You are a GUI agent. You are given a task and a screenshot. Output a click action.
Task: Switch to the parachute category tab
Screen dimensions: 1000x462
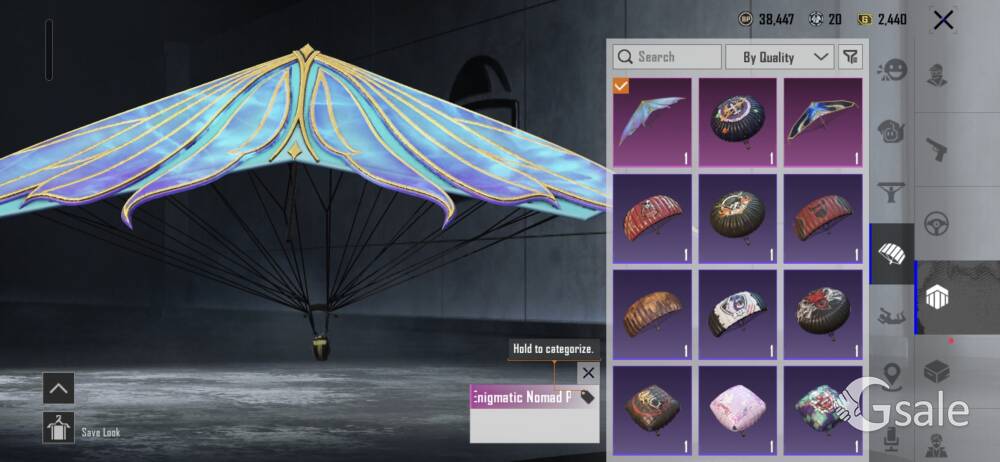[x=891, y=253]
